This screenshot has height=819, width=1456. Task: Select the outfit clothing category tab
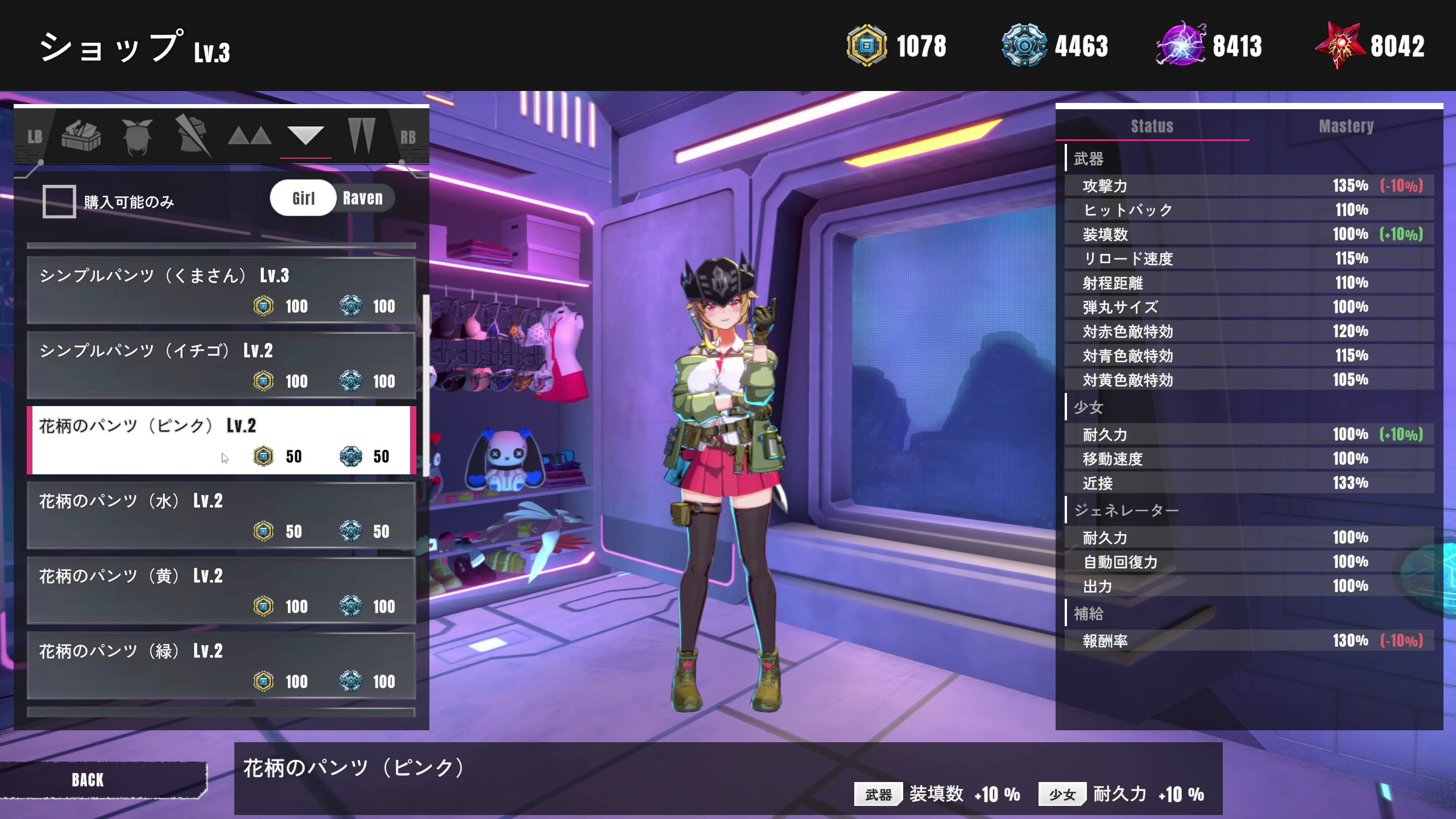pos(193,136)
